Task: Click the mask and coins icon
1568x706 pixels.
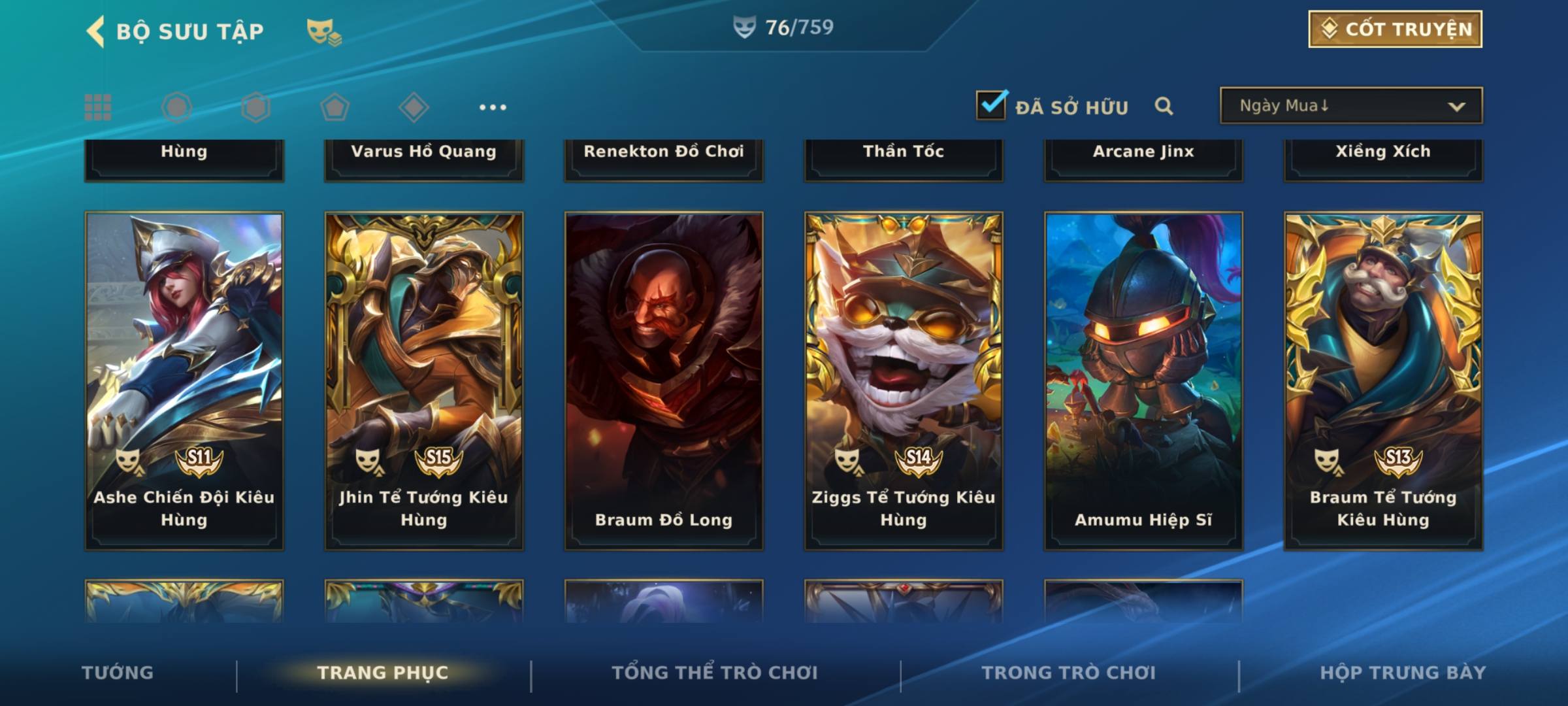Action: pos(324,32)
